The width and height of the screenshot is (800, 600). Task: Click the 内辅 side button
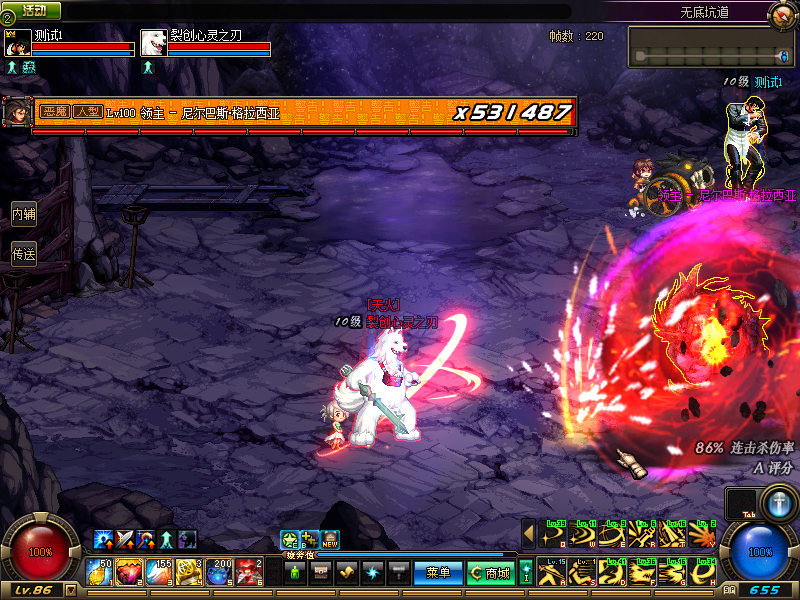click(x=24, y=213)
